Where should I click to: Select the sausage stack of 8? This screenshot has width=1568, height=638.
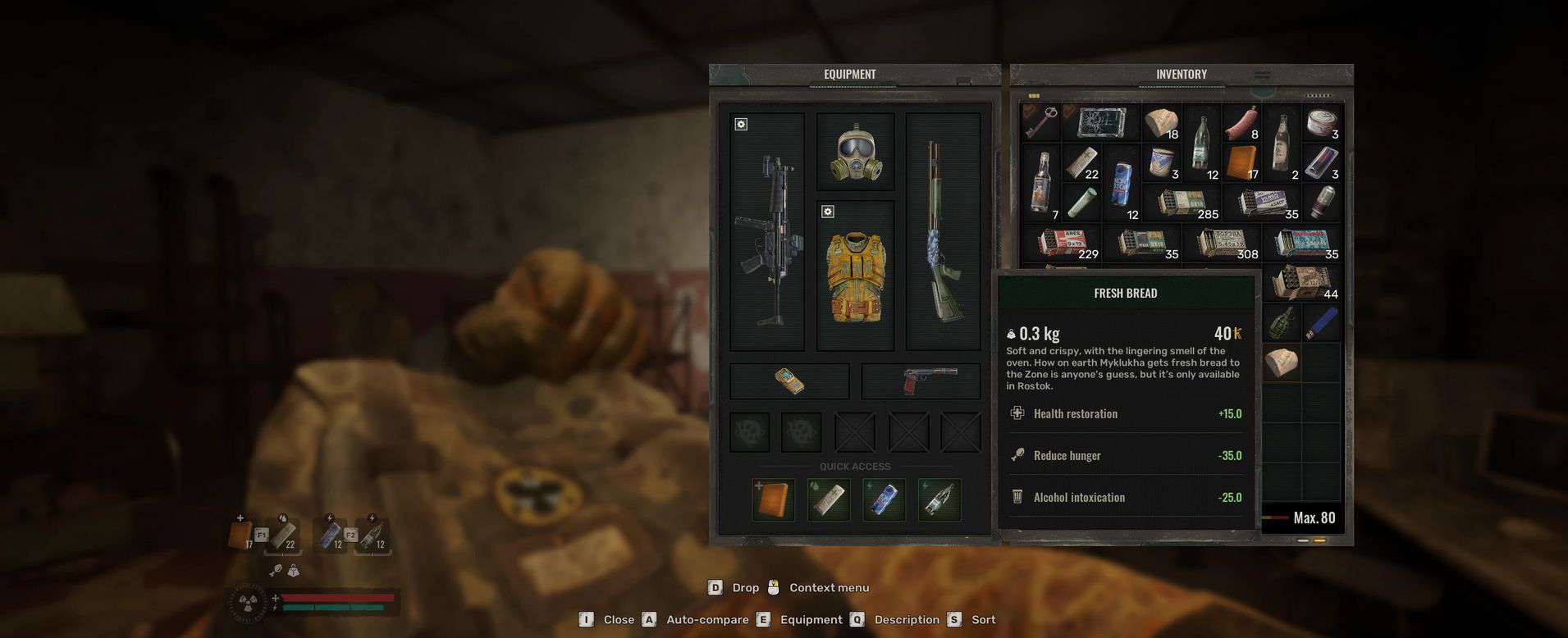pyautogui.click(x=1241, y=122)
